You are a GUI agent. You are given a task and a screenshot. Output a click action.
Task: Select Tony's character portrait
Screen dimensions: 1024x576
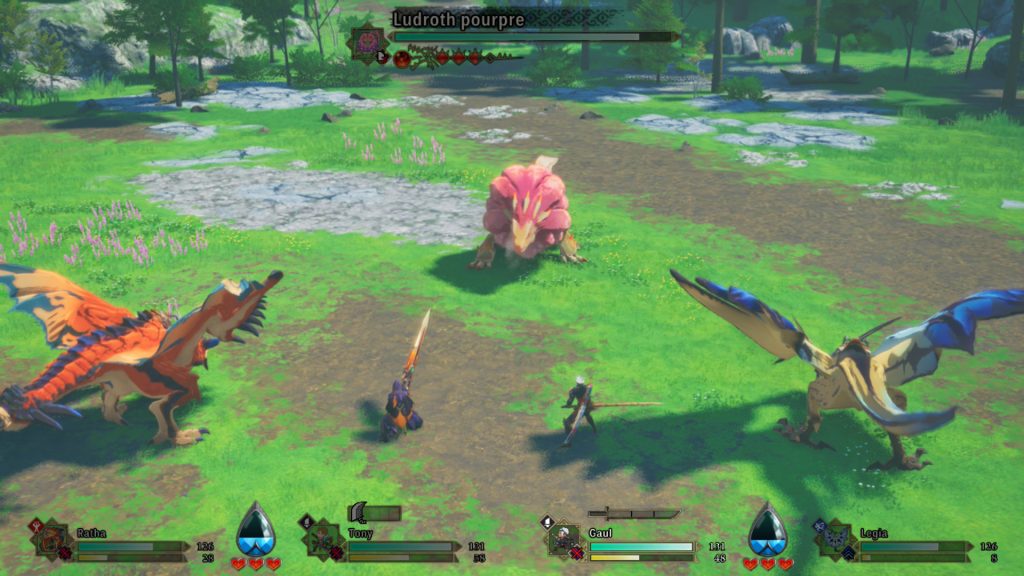323,540
